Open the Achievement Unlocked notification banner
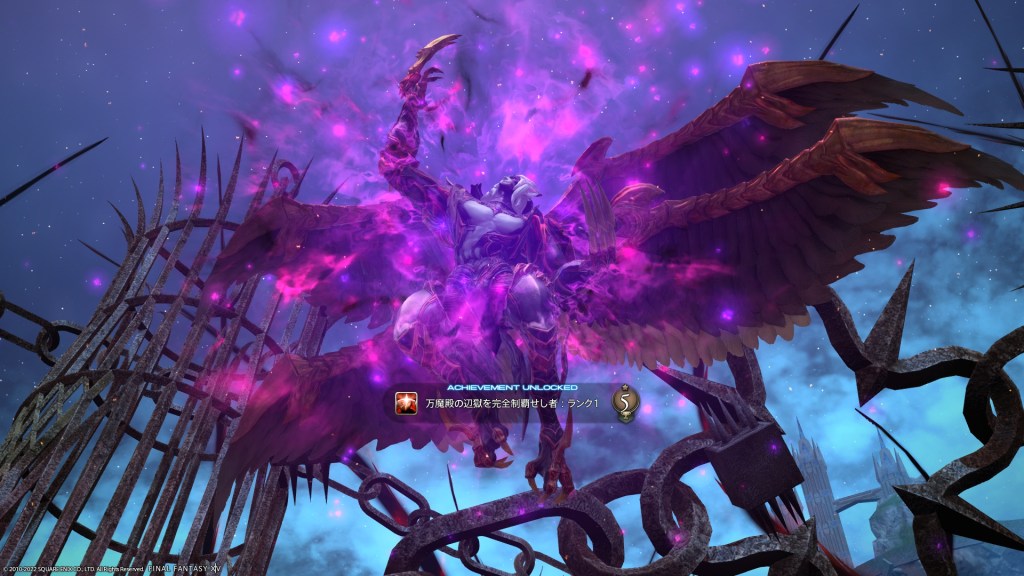 pyautogui.click(x=510, y=404)
